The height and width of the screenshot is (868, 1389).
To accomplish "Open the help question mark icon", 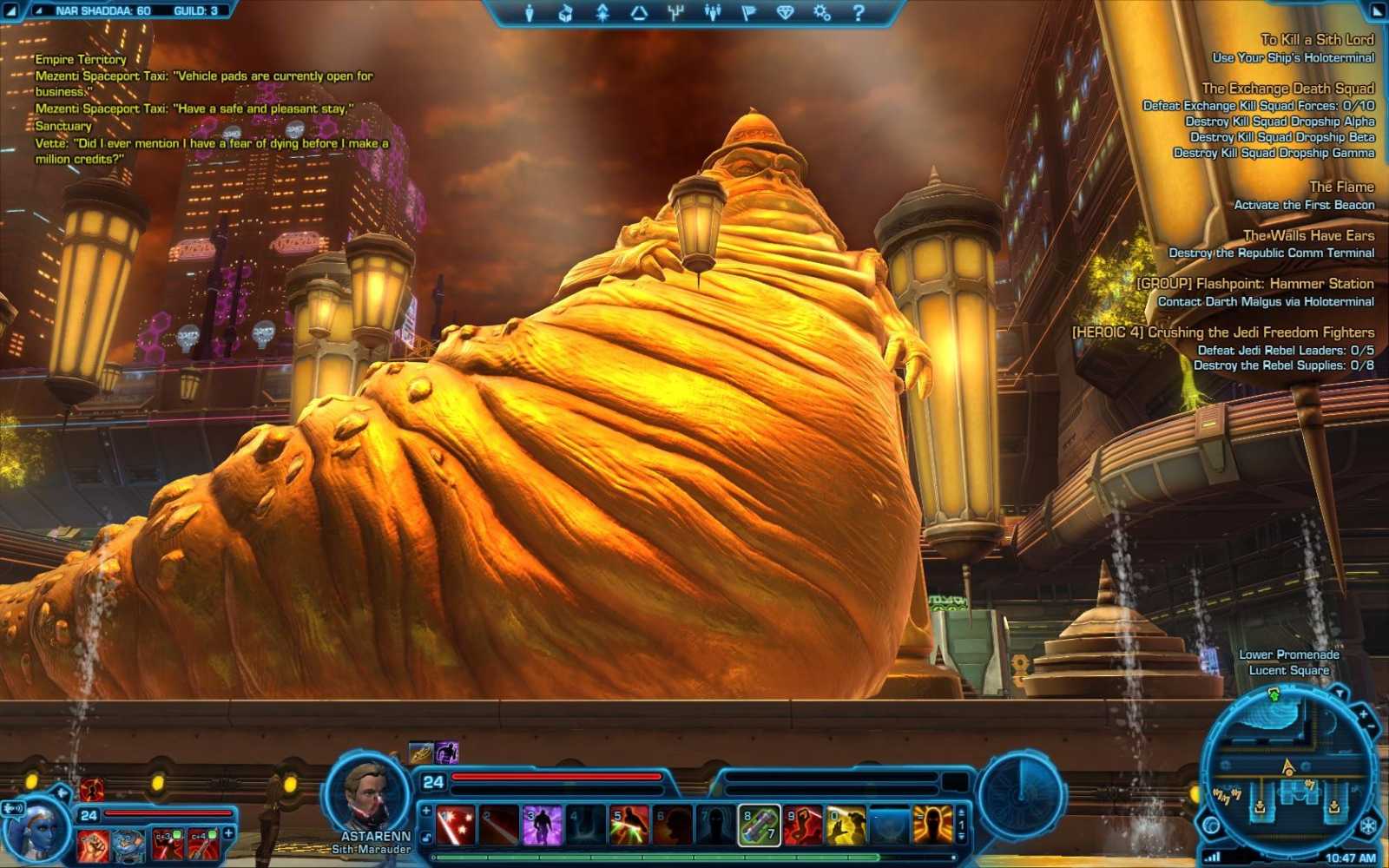I will point(859,11).
